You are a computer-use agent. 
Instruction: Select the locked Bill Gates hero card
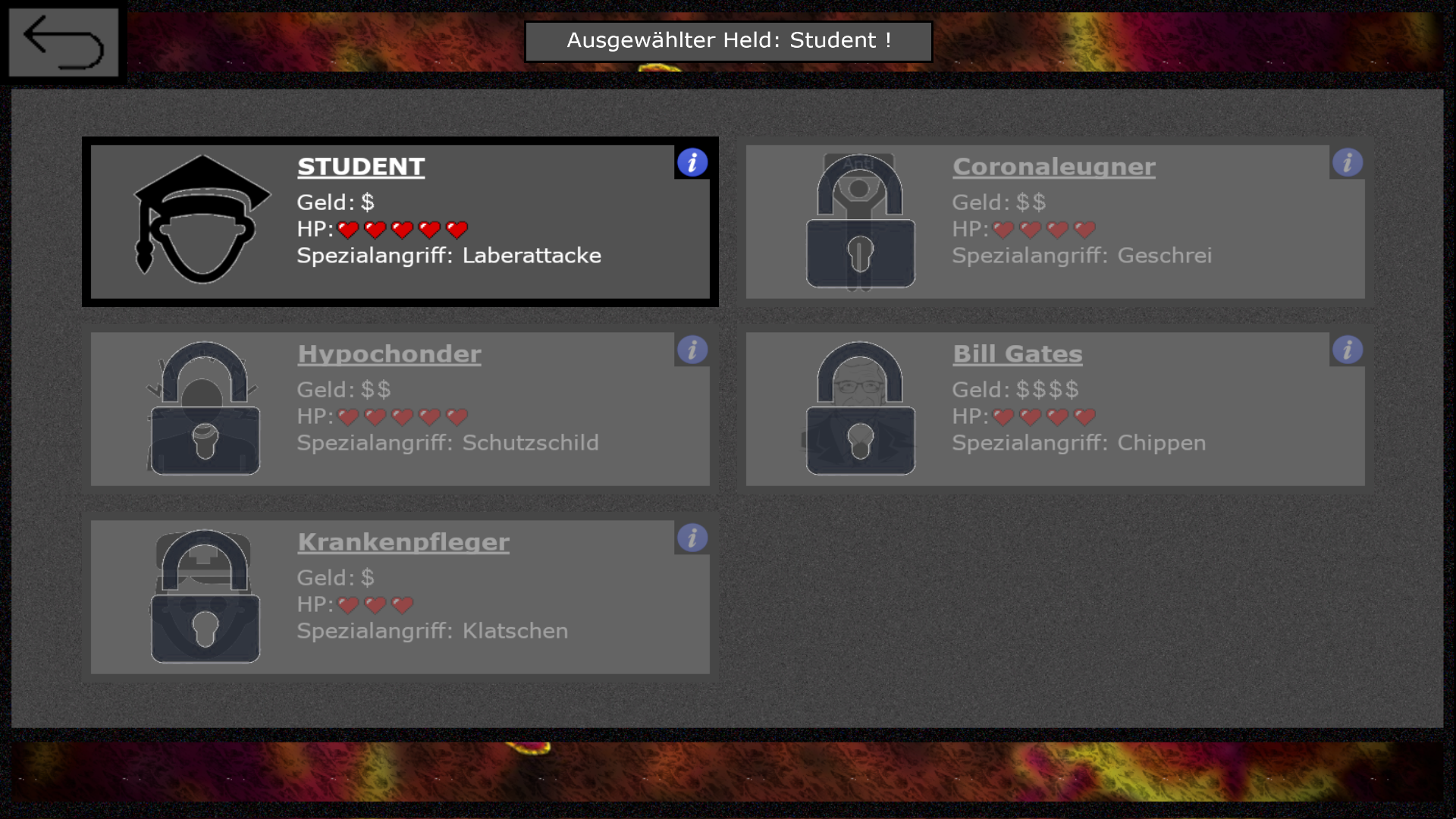pos(1055,409)
